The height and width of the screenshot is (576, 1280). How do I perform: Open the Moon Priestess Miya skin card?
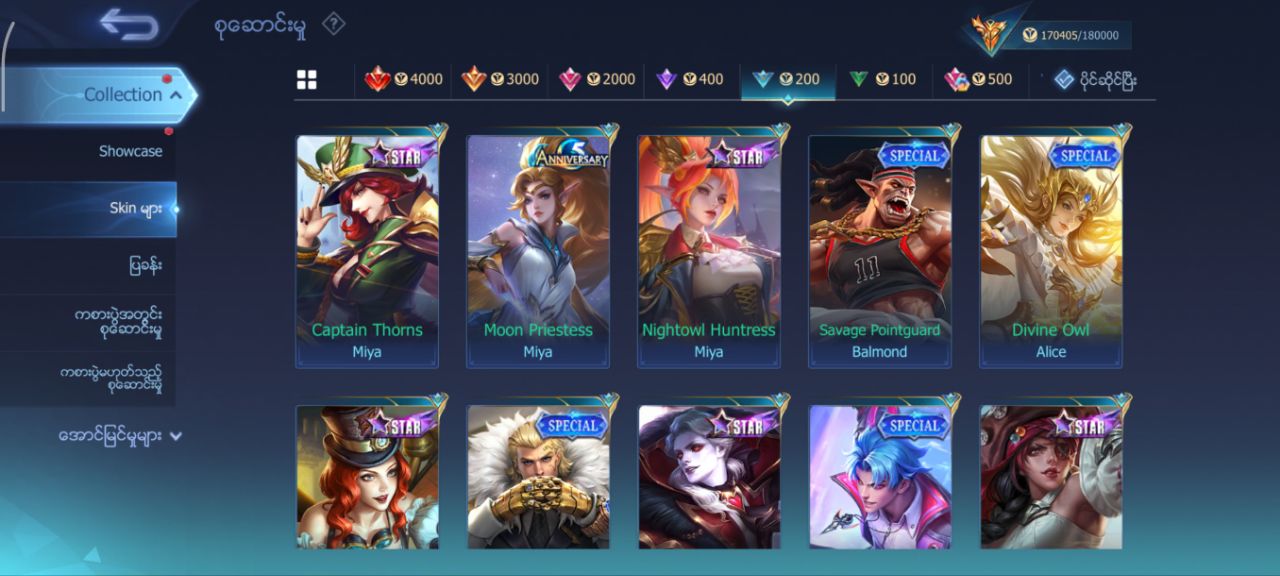(538, 251)
